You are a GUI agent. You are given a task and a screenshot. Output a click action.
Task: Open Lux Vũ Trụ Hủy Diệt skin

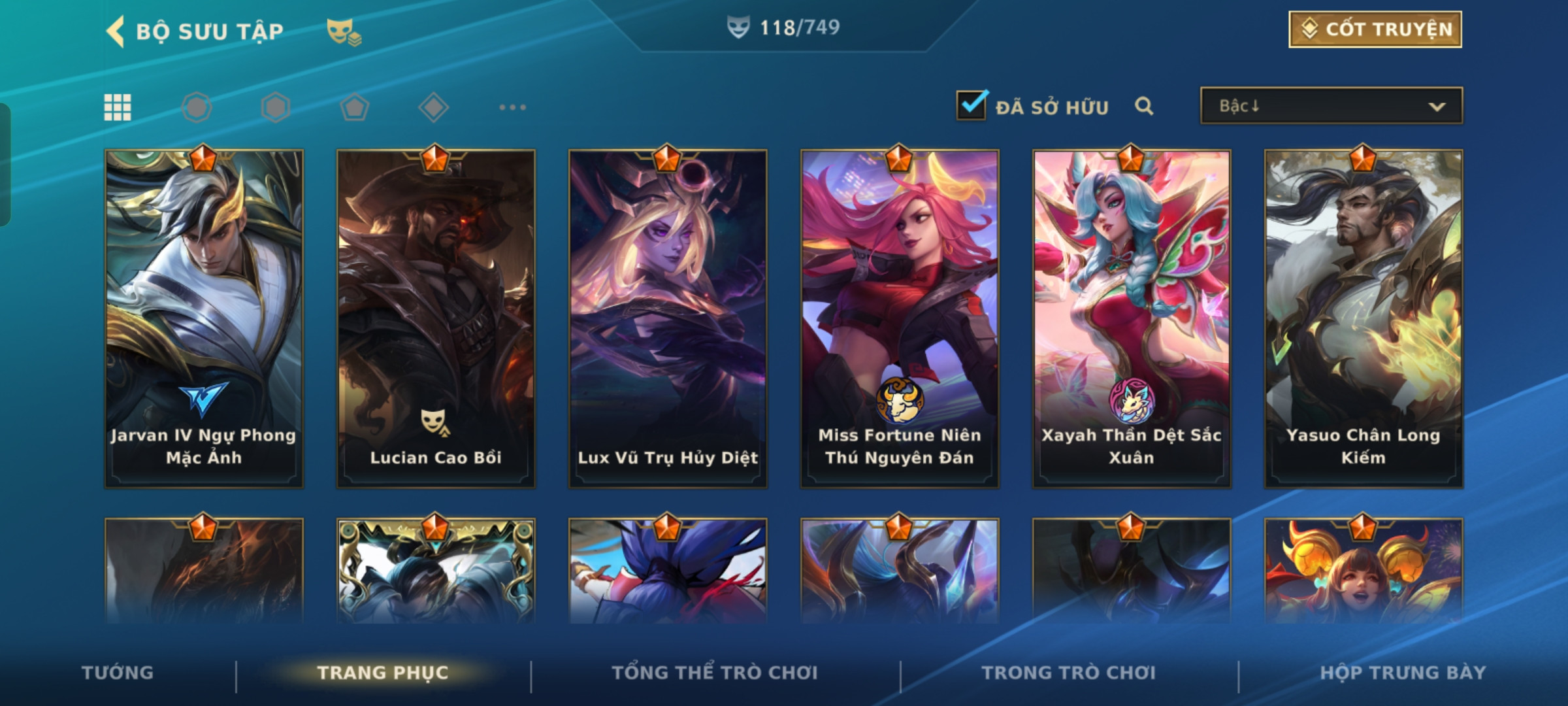click(668, 318)
